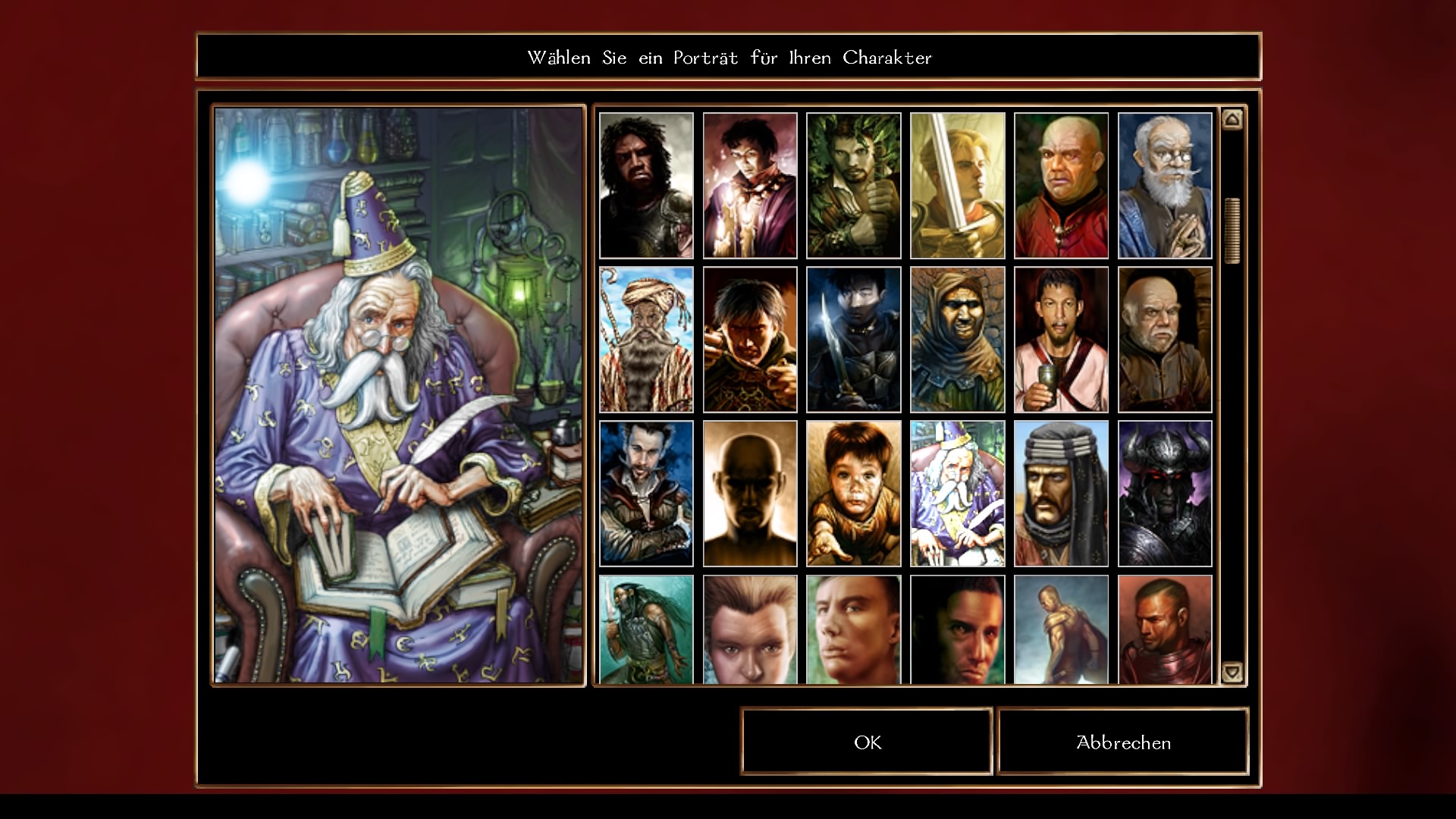Pick the turbaned man with long braided beard
The width and height of the screenshot is (1456, 819).
646,339
